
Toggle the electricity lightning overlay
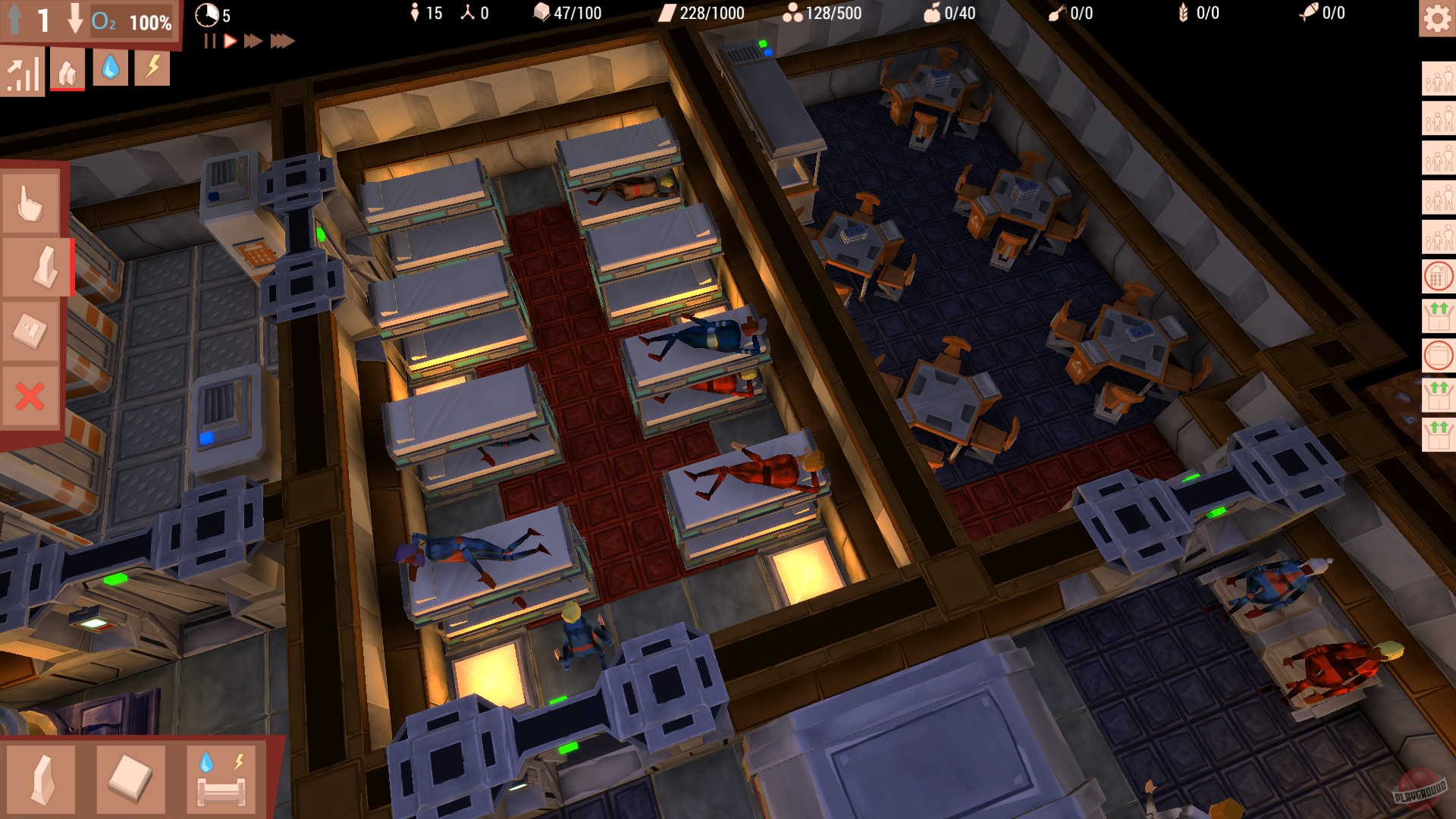(152, 71)
